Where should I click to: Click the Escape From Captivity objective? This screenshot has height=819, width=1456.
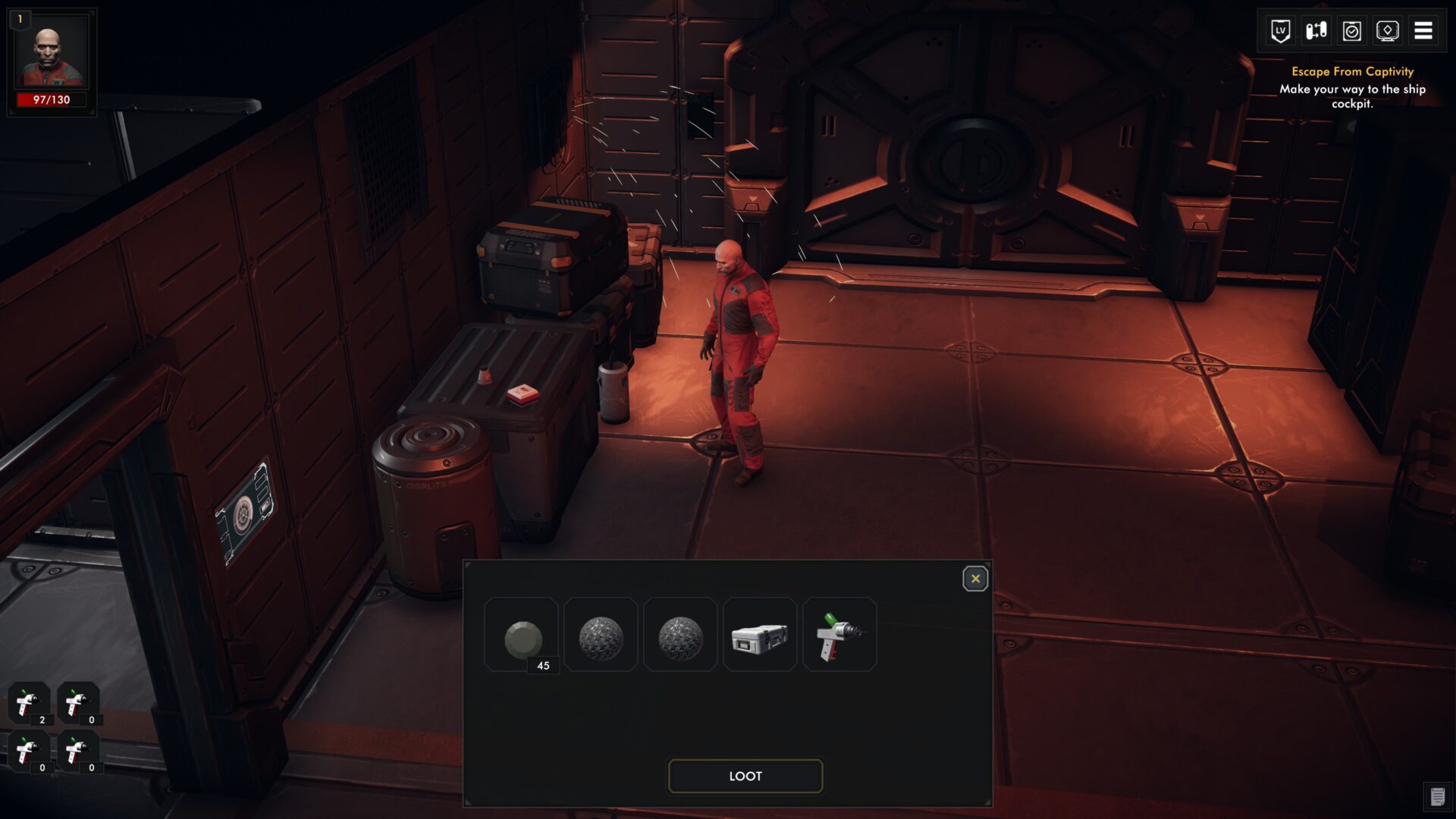[1352, 71]
